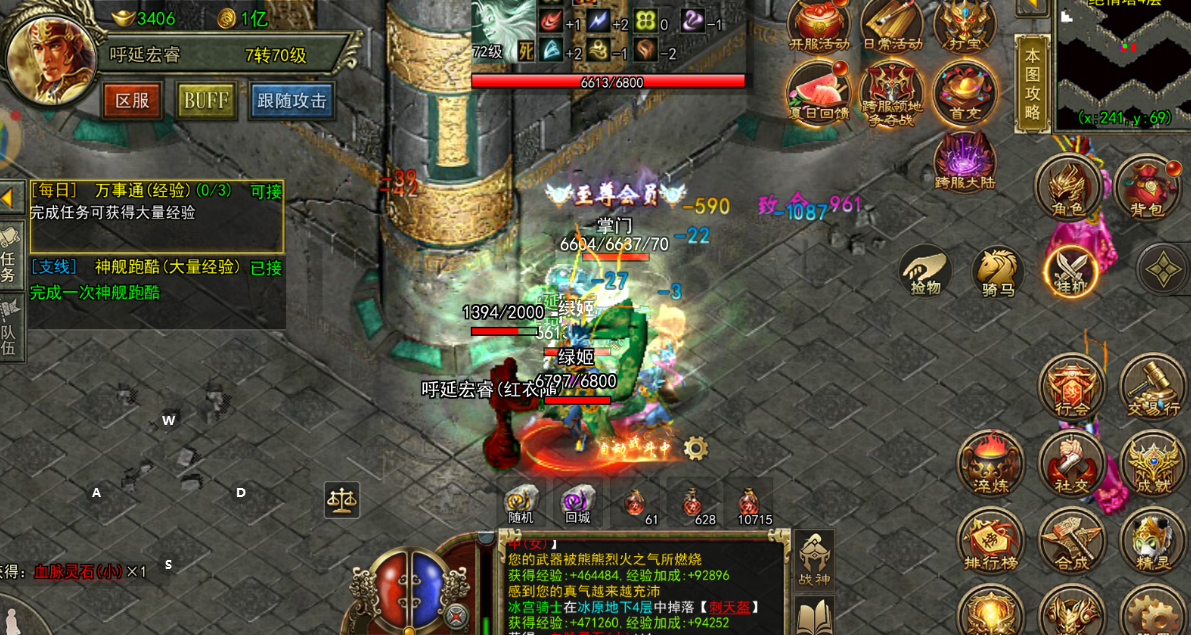Open the 角色 character sheet
The width and height of the screenshot is (1191, 635).
pyautogui.click(x=1067, y=188)
